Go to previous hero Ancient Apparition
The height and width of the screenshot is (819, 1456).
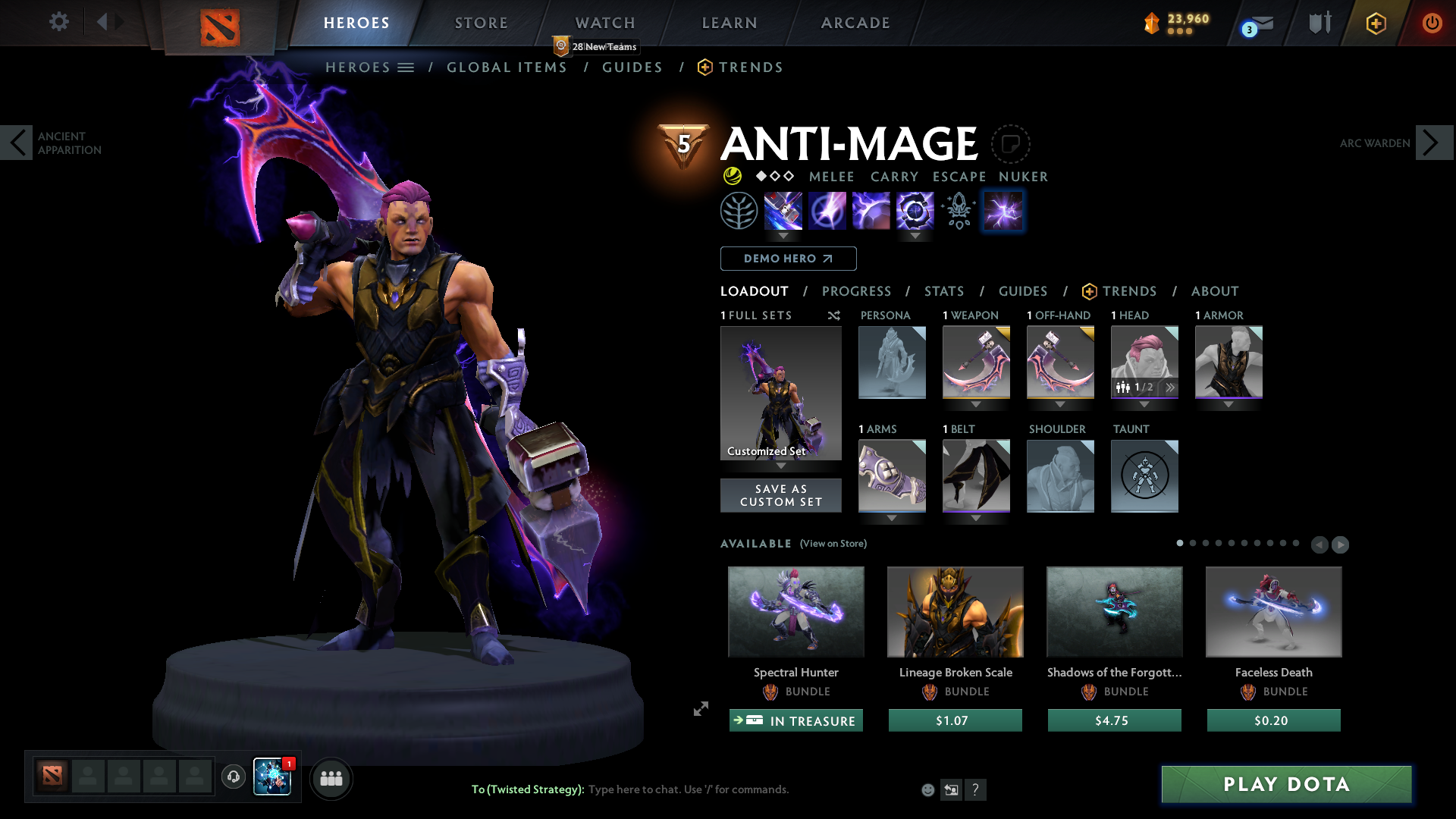pos(17,143)
